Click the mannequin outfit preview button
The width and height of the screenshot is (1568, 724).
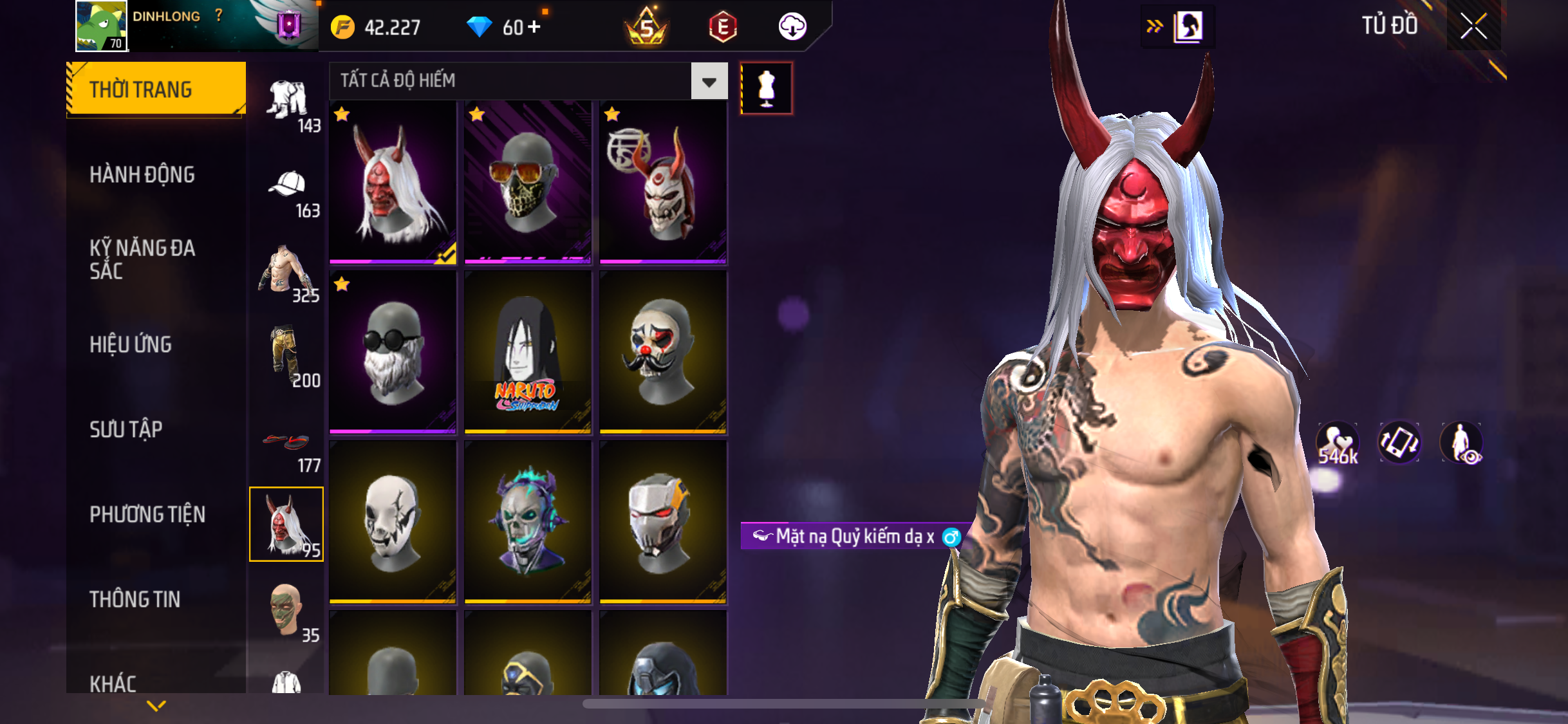pos(766,88)
